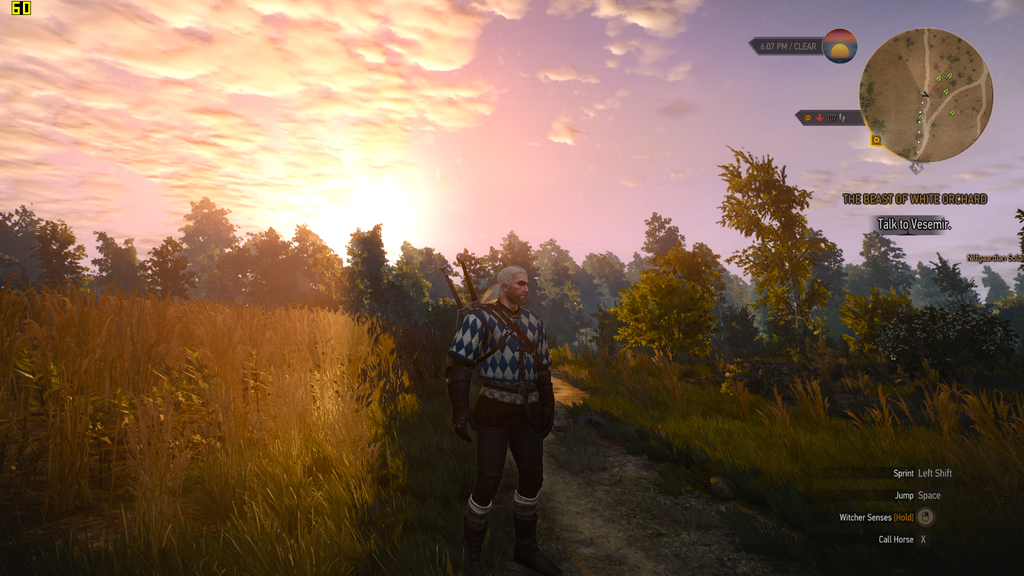Click the sunset time-of-day icon
The height and width of the screenshot is (576, 1024).
pos(840,46)
